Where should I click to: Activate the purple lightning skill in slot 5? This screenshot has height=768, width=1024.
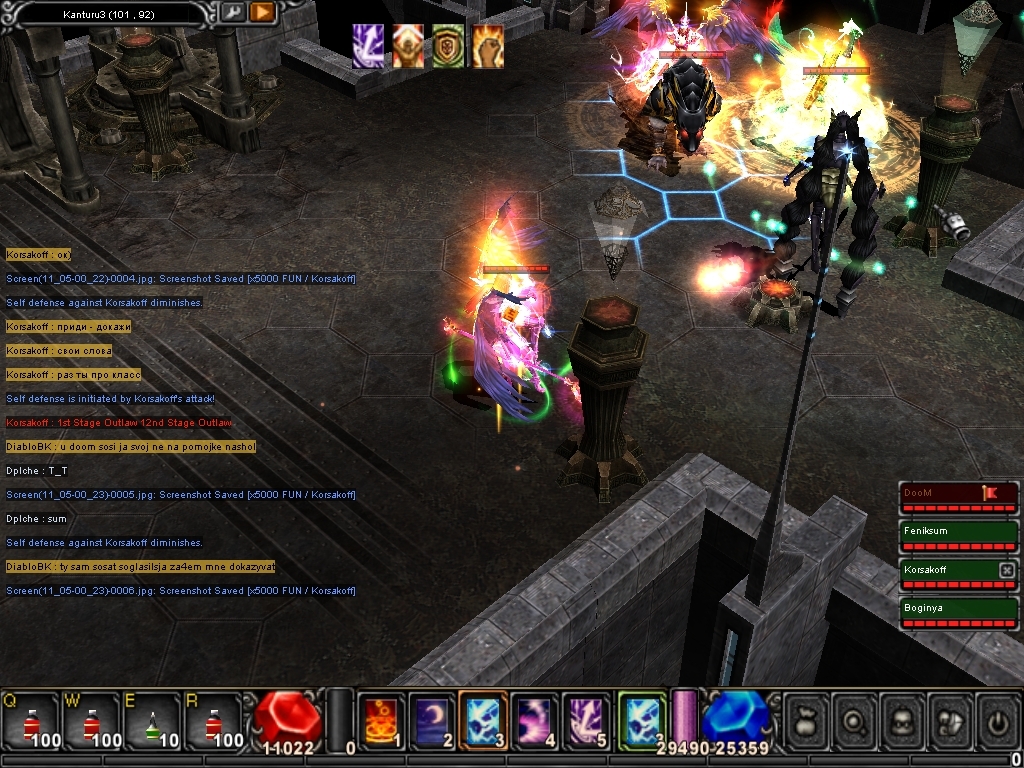tap(587, 720)
